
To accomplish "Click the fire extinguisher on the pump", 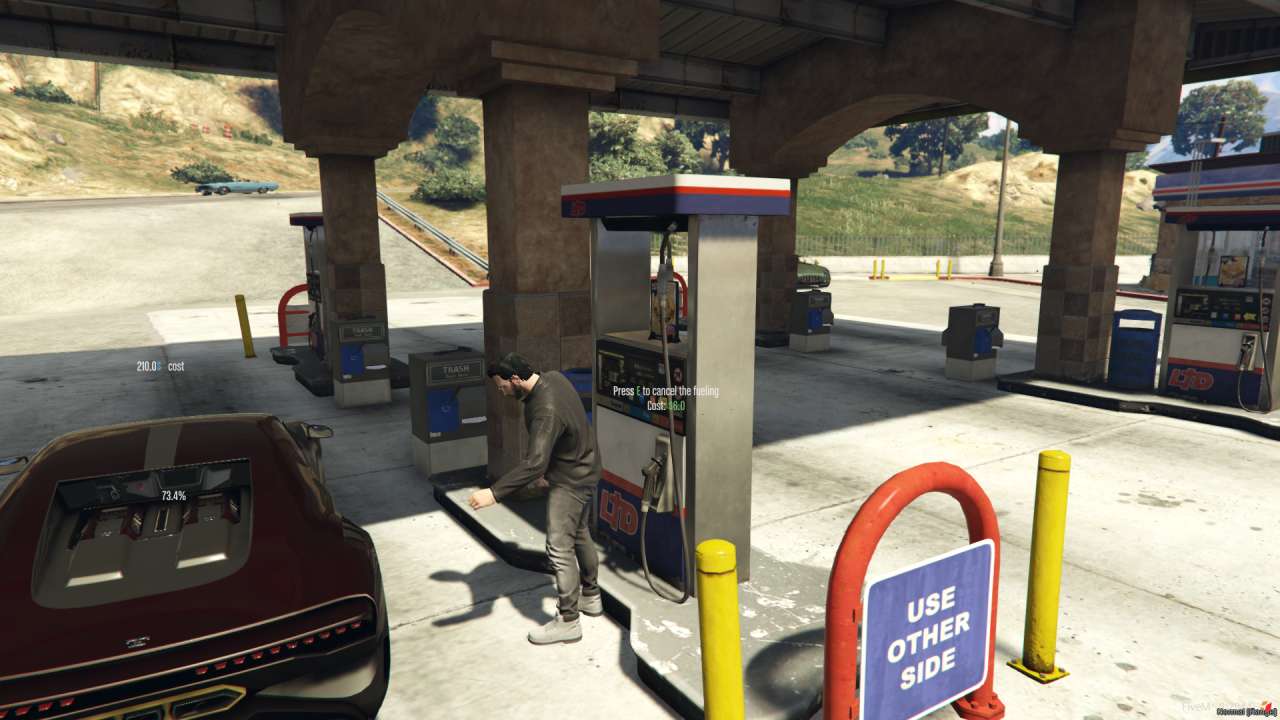I will coord(661,306).
